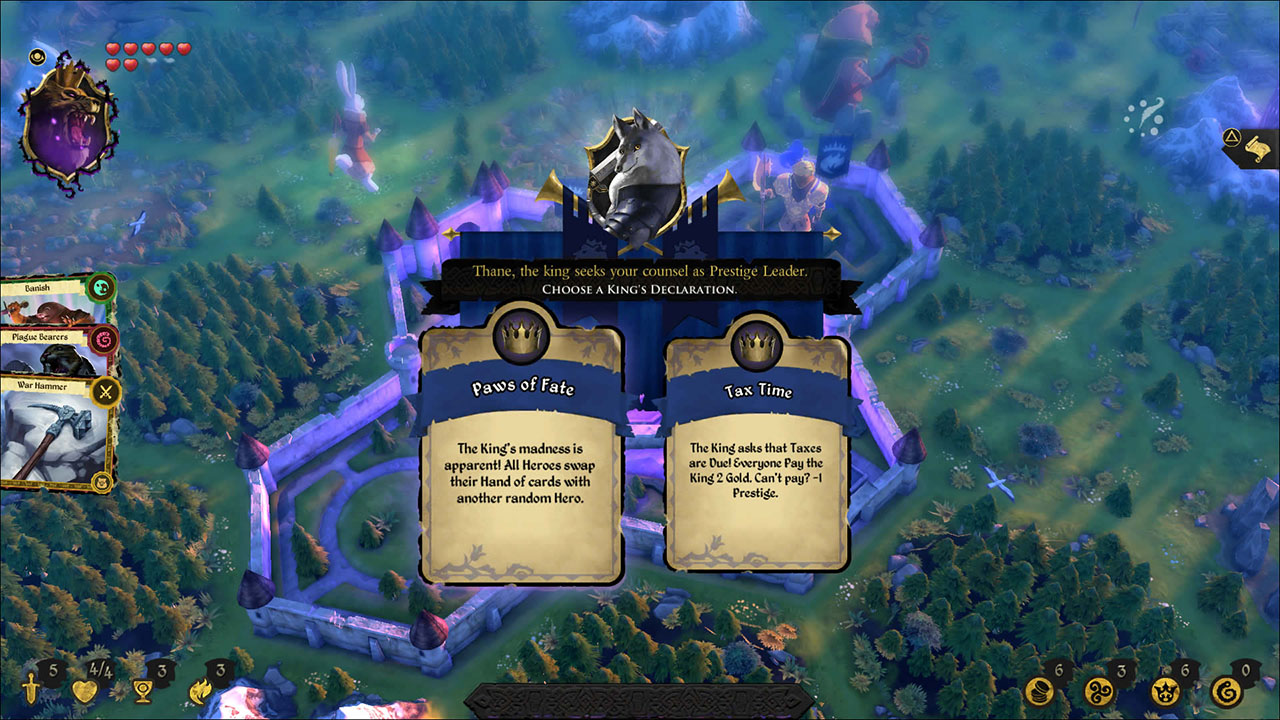Click the sword attack stat icon
Screen dimensions: 1280x720
pyautogui.click(x=31, y=690)
